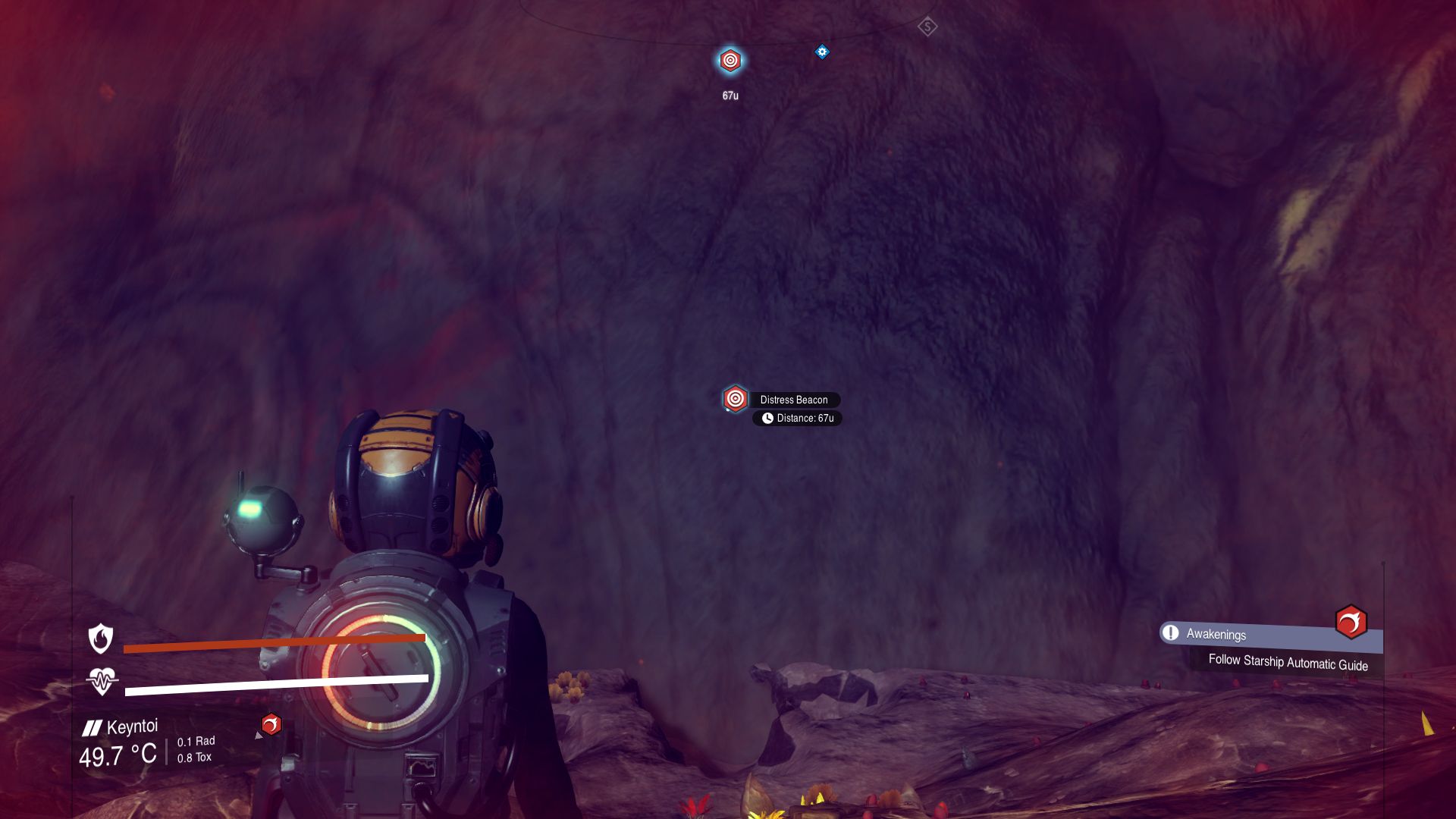The width and height of the screenshot is (1456, 819).
Task: Select the clock icon beside the distance readout
Action: click(767, 418)
